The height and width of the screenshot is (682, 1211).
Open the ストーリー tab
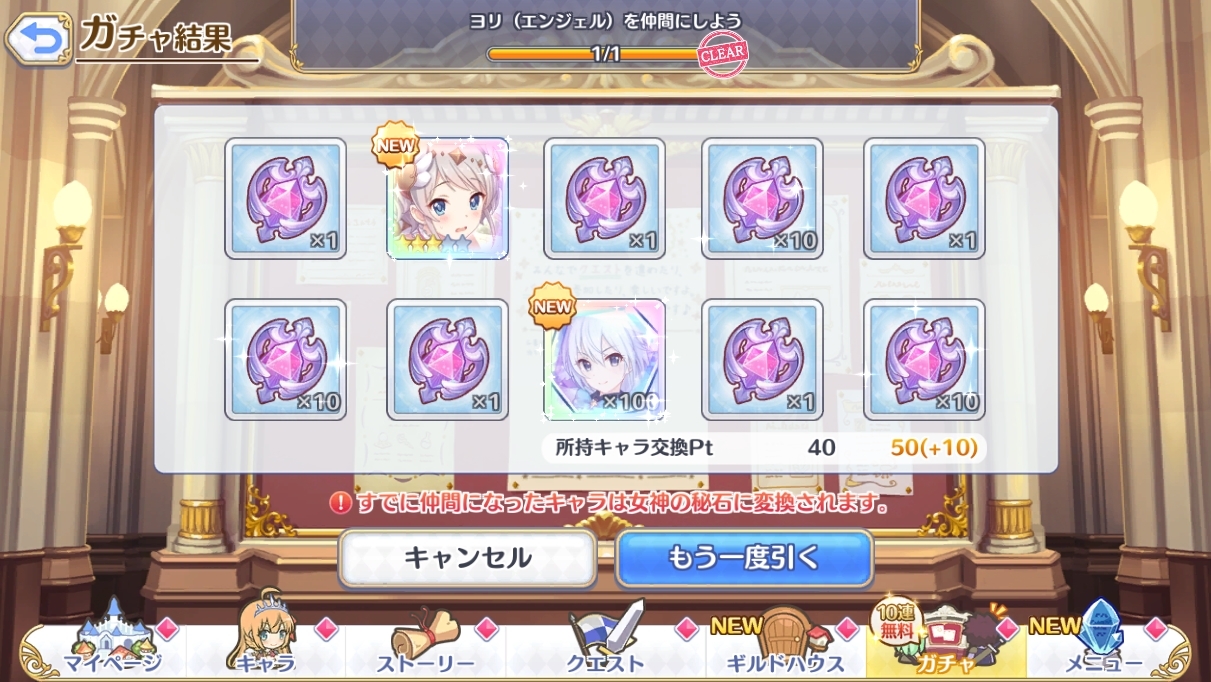(x=426, y=648)
